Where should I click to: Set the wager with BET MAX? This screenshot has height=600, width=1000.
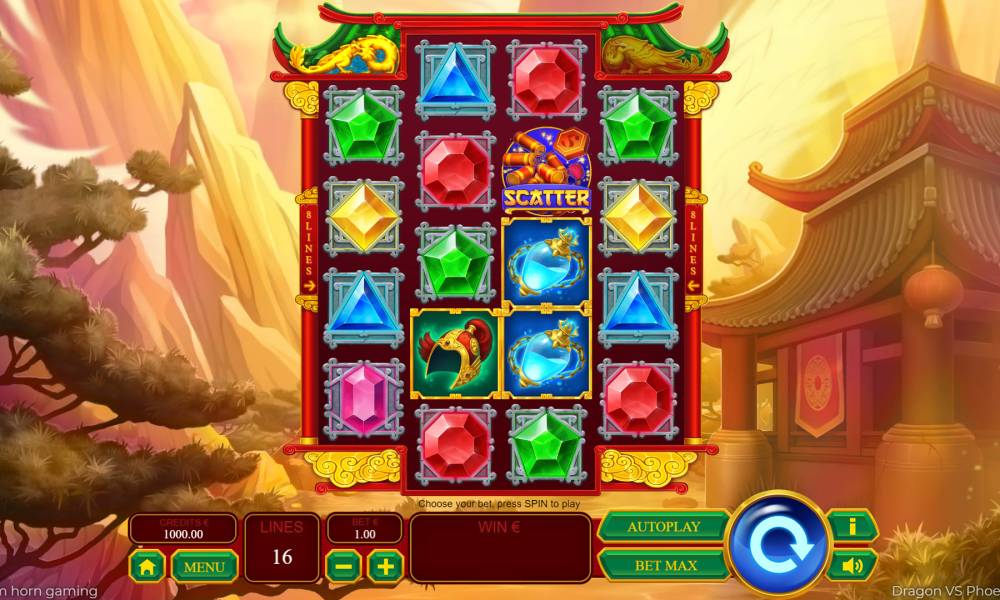(663, 565)
